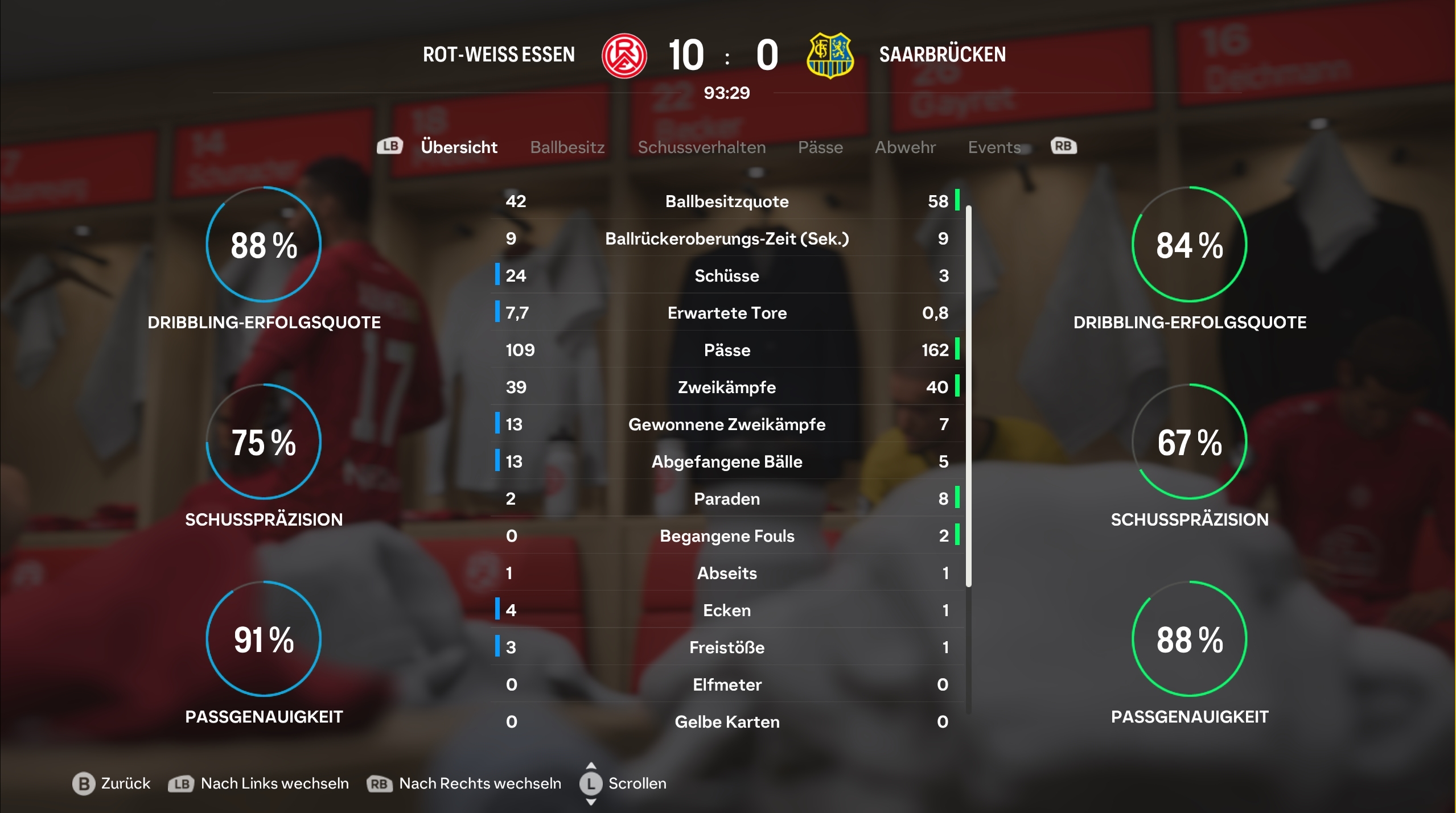Select the Übersicht tab
Viewport: 1456px width, 813px height.
pyautogui.click(x=459, y=147)
